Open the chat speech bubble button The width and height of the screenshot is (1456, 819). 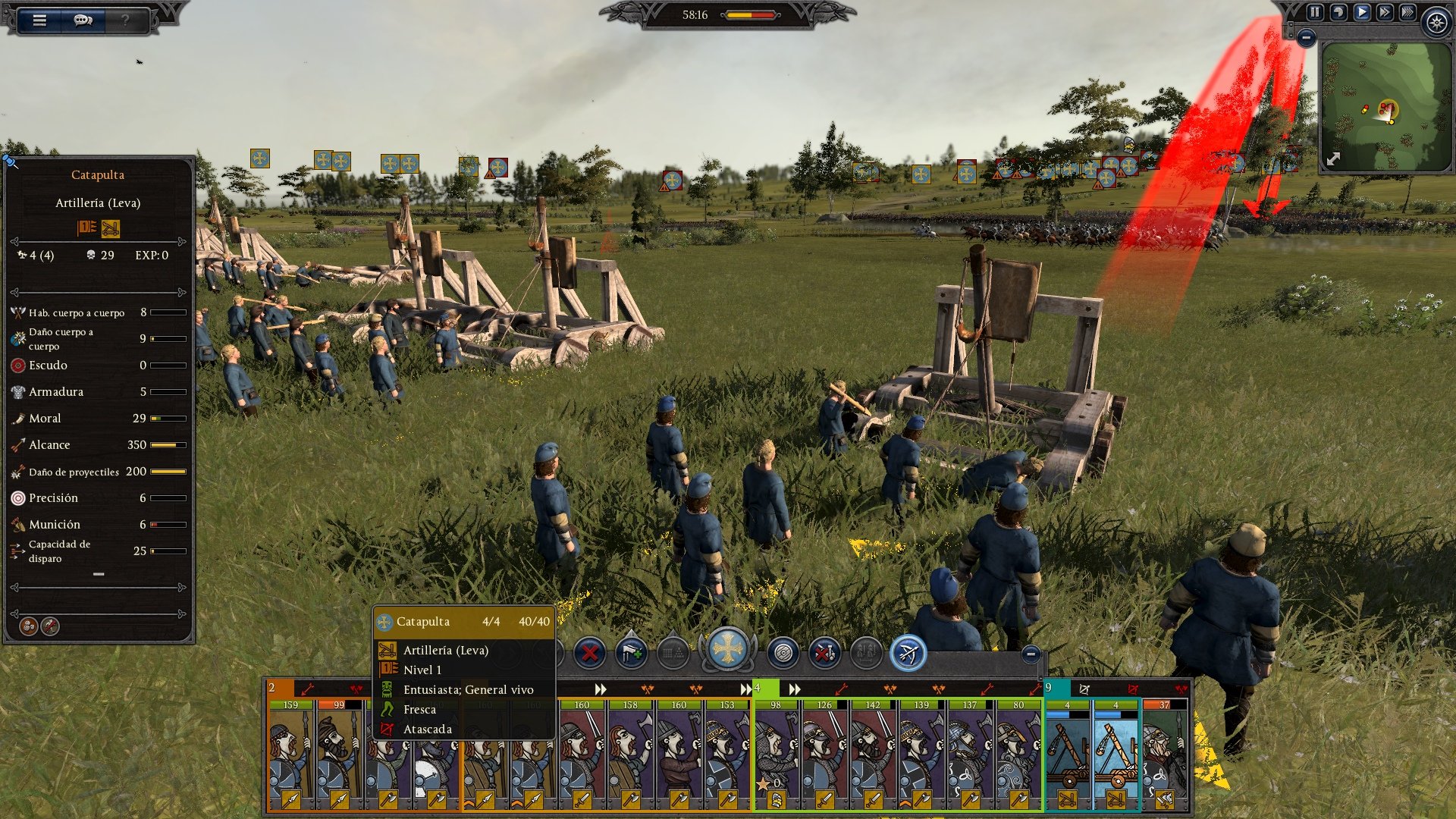83,20
